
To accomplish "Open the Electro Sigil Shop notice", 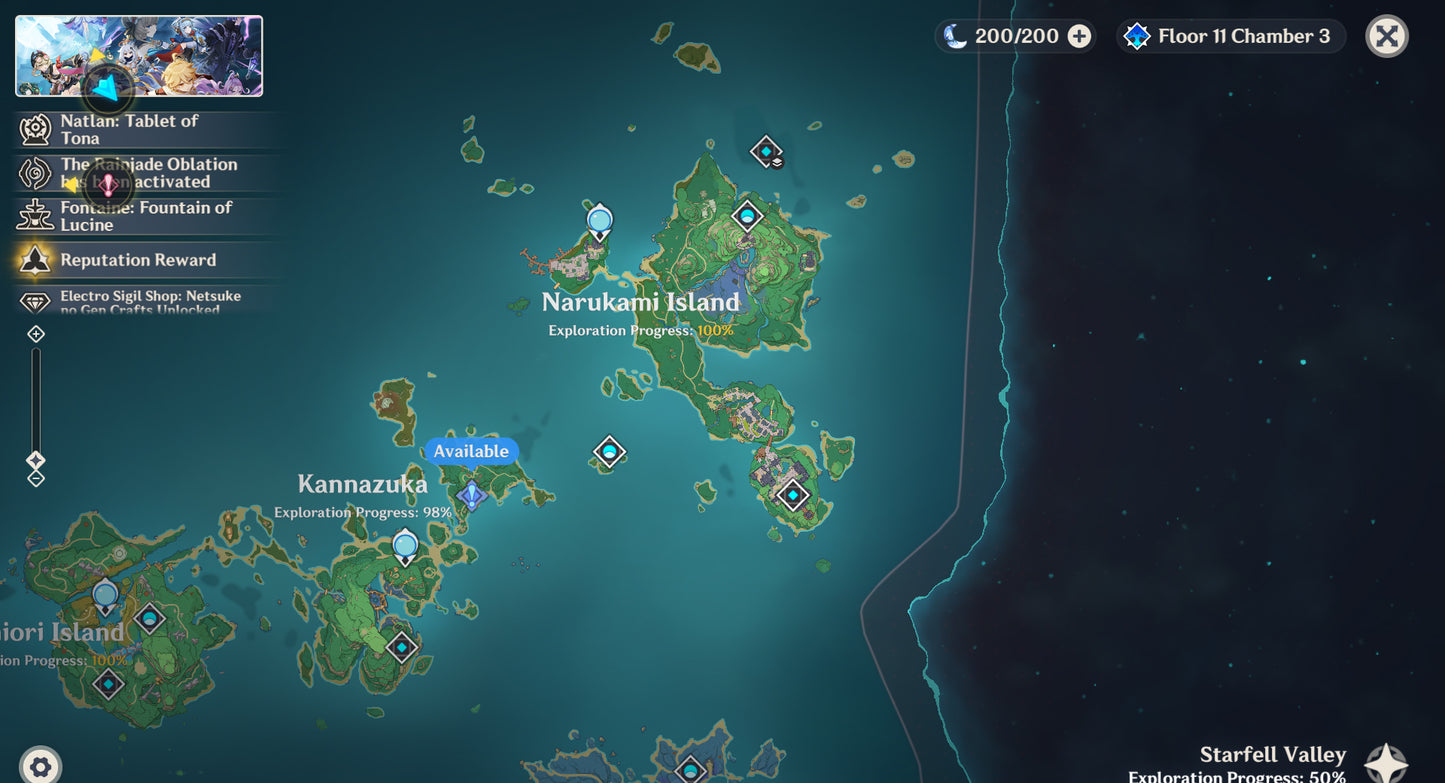I will (150, 302).
